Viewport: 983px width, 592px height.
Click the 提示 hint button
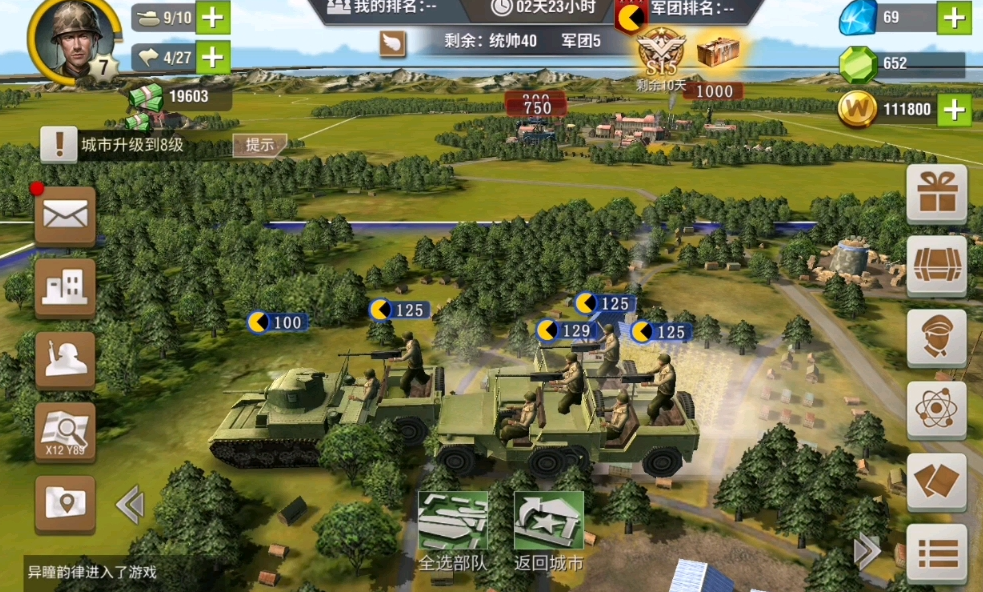260,144
